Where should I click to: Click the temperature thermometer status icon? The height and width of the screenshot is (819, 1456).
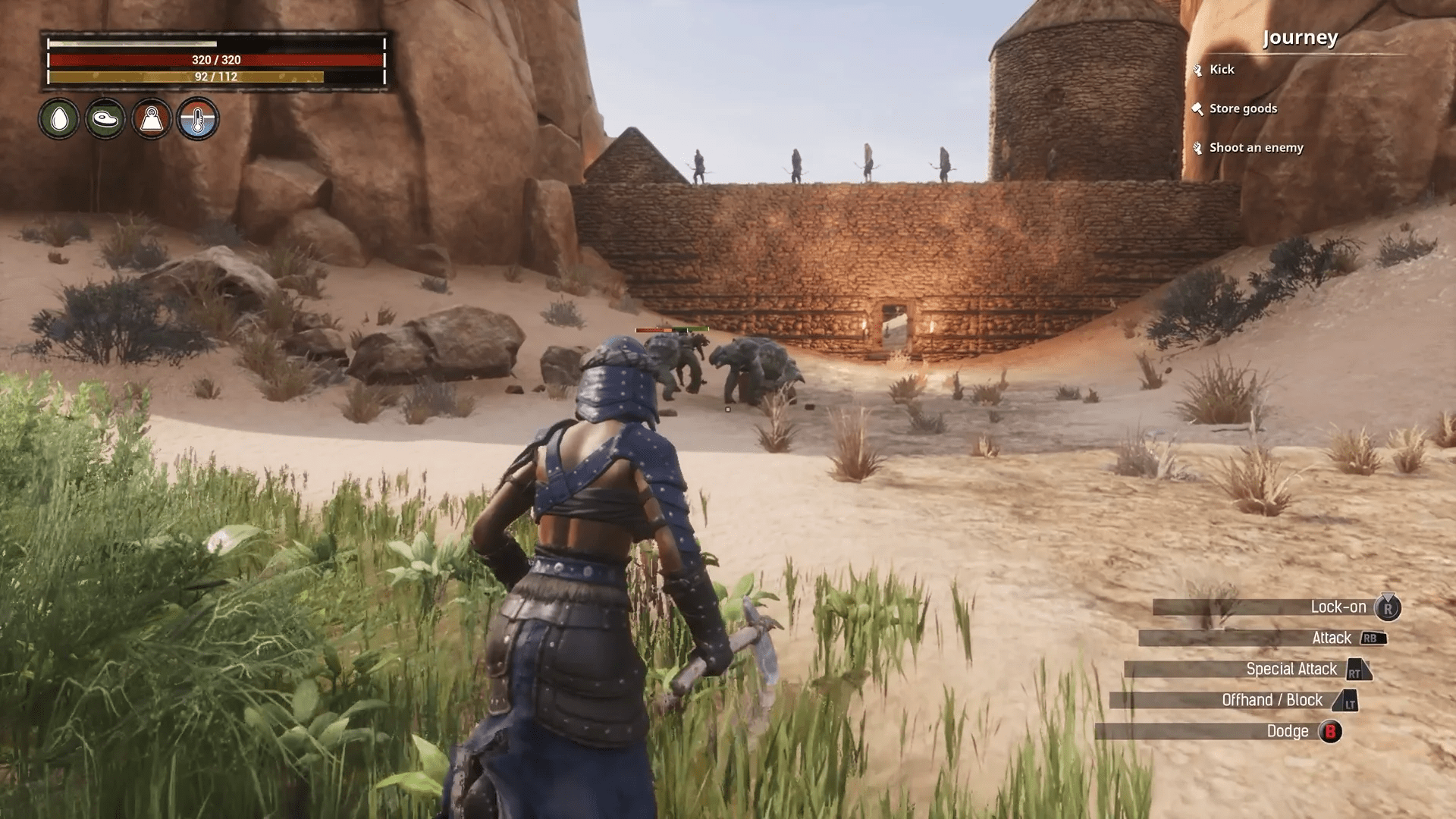[198, 119]
